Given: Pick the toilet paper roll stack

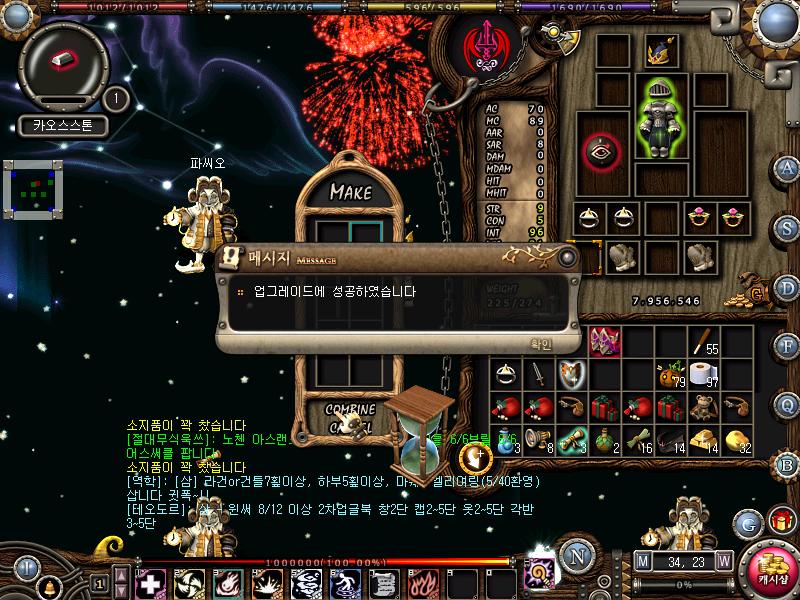Looking at the screenshot, I should click(x=705, y=375).
